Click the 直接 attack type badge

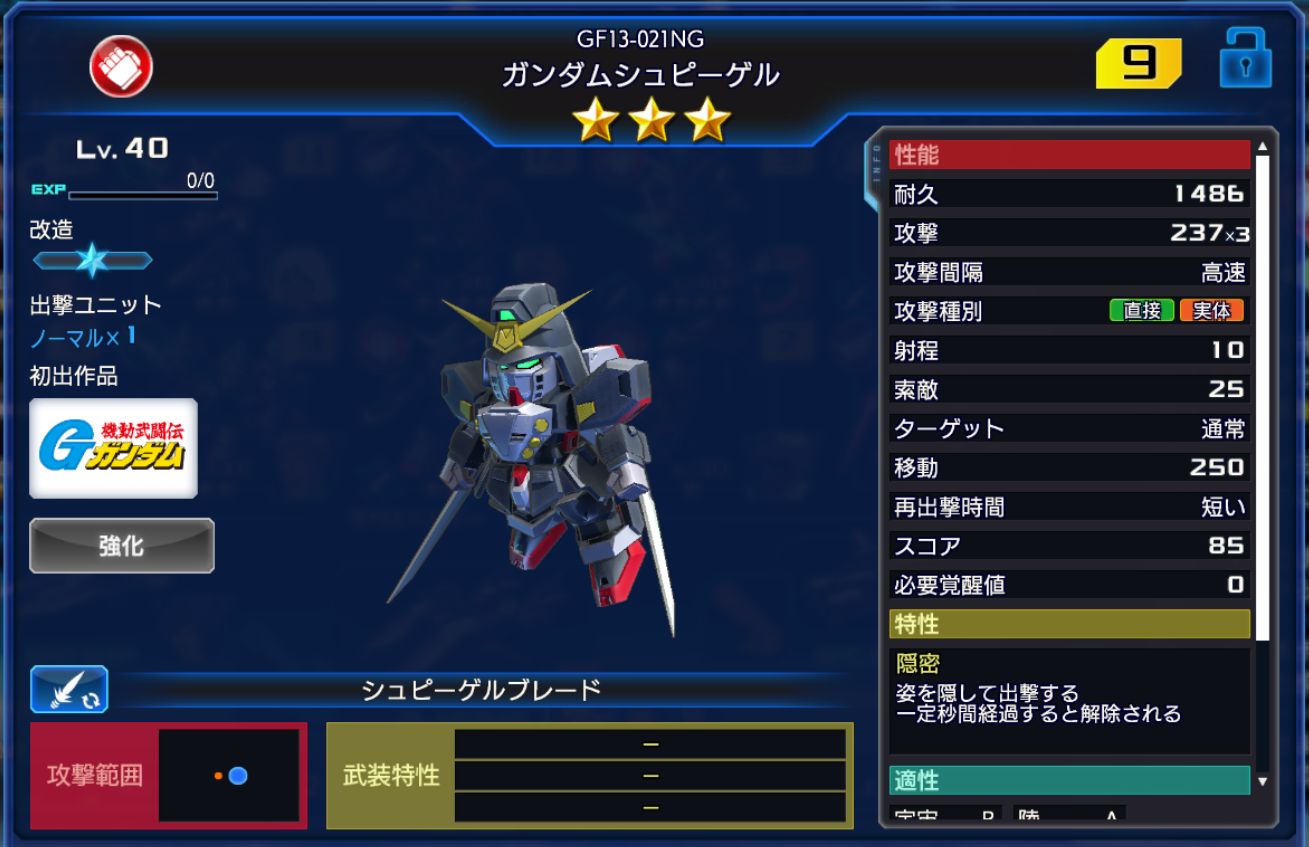[1143, 311]
